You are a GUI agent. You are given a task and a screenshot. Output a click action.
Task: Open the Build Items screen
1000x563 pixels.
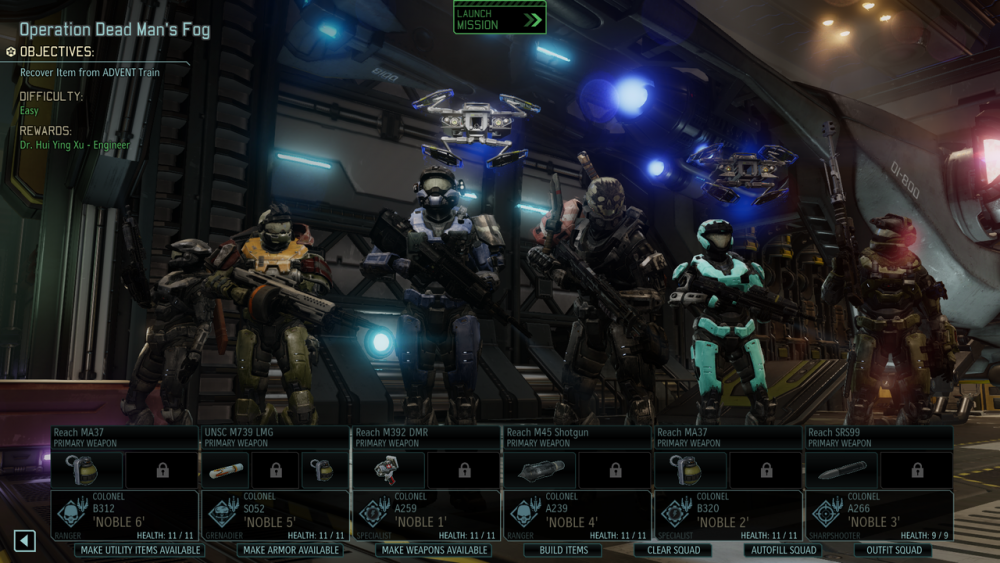(563, 550)
